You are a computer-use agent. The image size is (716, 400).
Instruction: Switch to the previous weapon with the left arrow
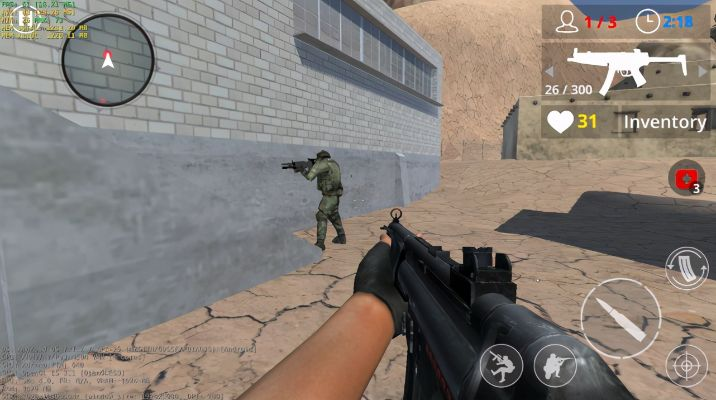[551, 70]
